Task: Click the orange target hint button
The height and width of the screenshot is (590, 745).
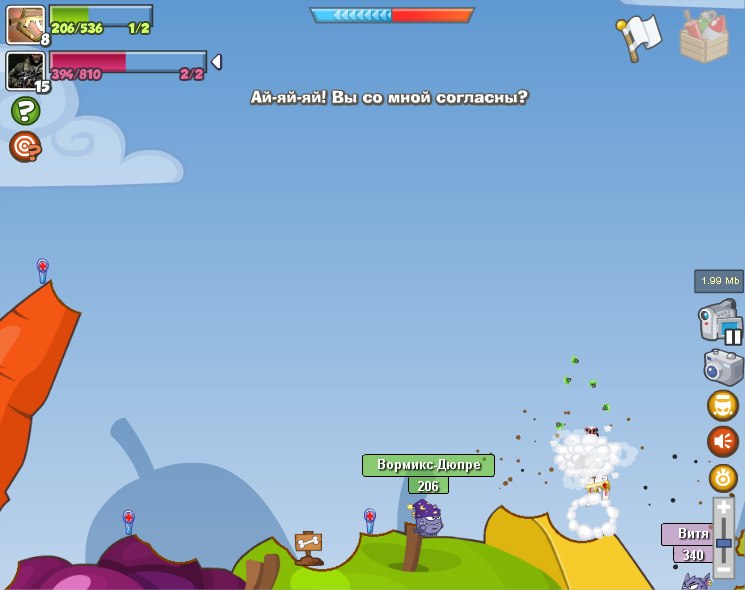Action: tap(25, 147)
